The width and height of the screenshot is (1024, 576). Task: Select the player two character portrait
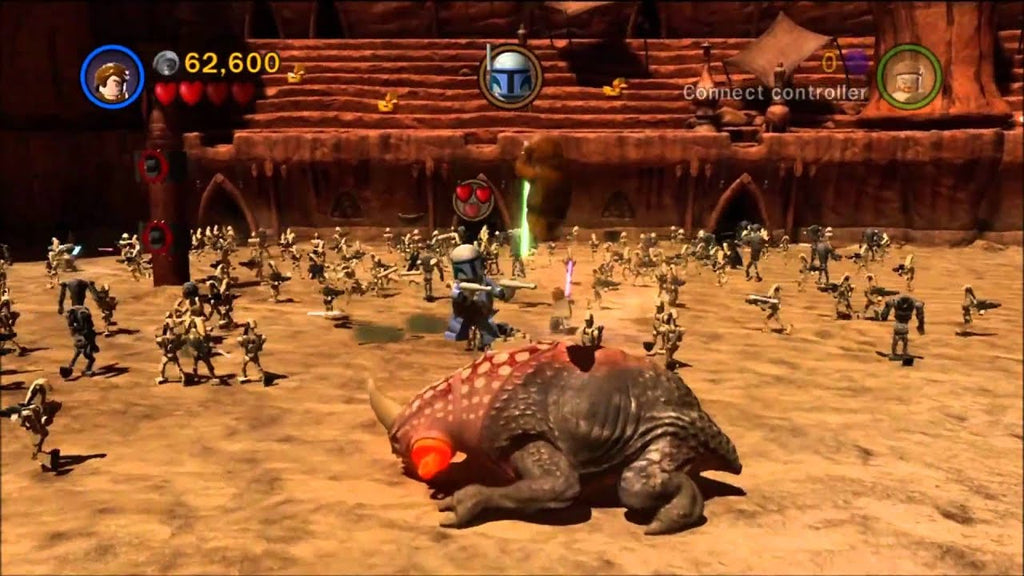[908, 76]
